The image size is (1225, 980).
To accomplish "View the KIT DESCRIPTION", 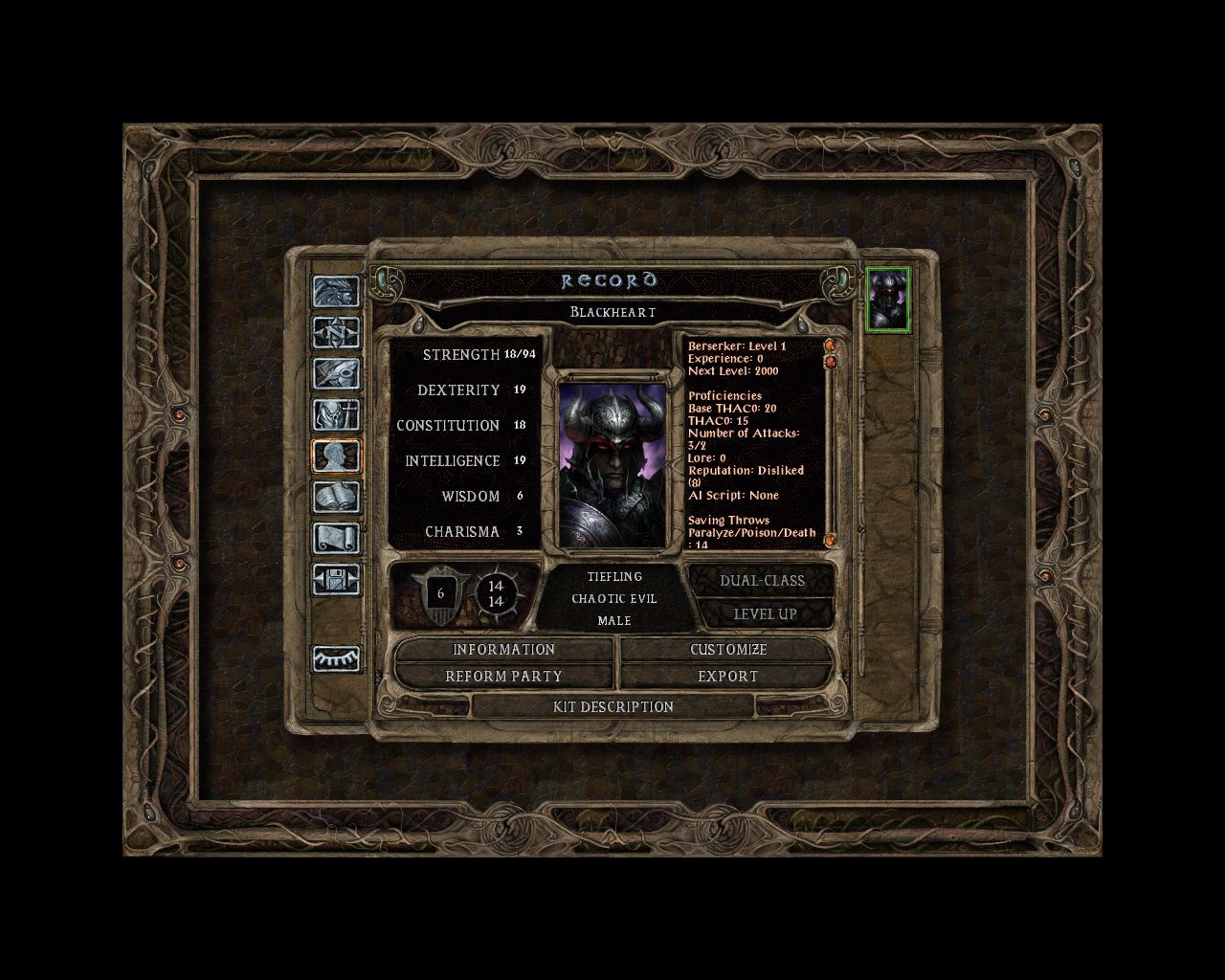I will coord(616,706).
